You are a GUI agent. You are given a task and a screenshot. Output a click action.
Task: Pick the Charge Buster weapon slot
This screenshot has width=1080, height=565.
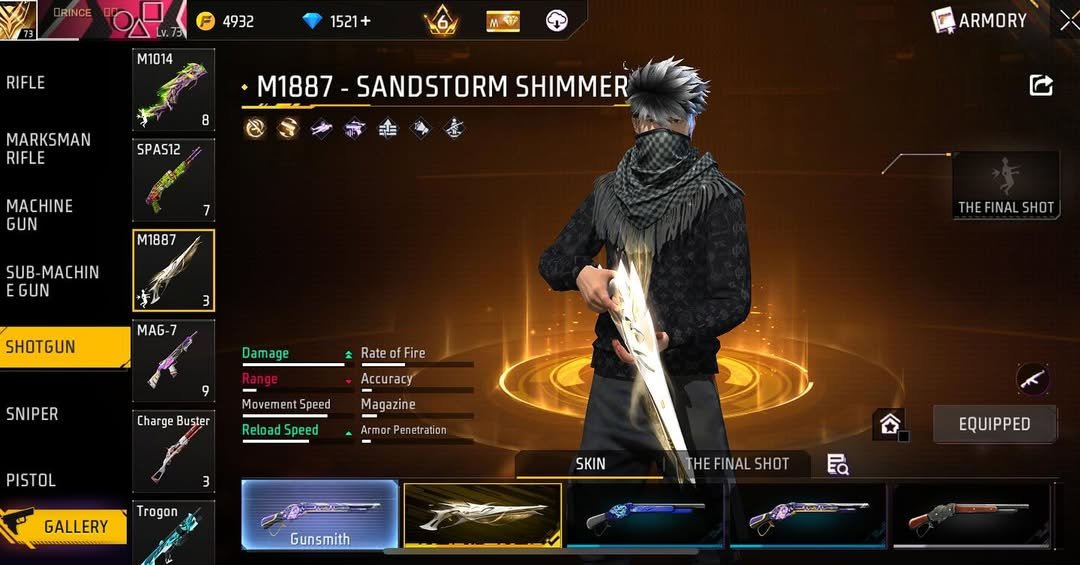click(174, 451)
